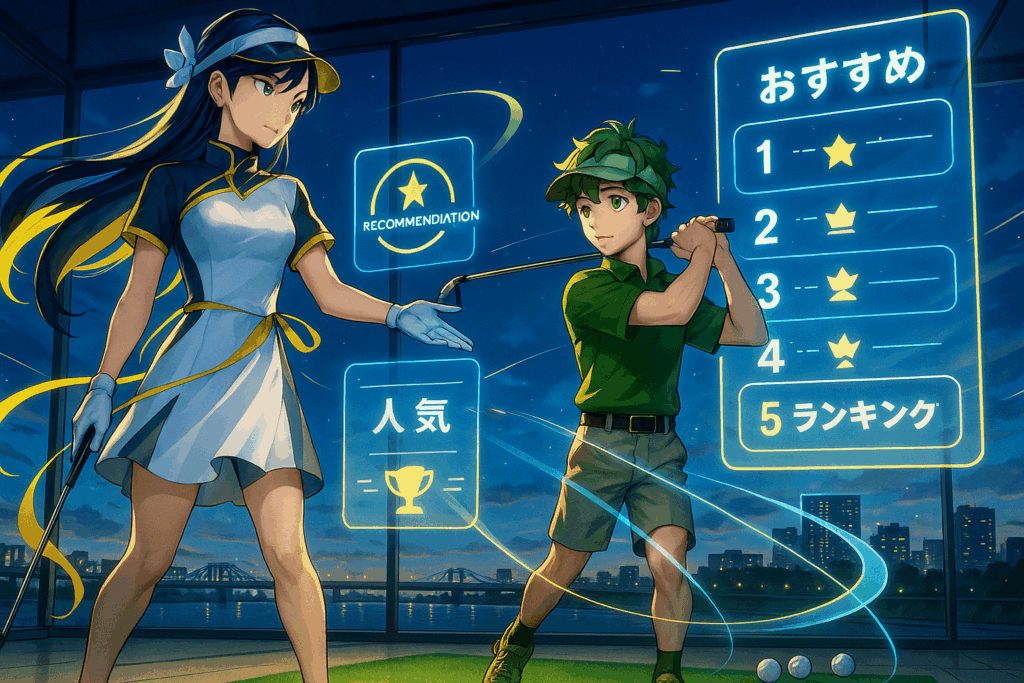1024x683 pixels.
Task: Choose the rank 1 star row
Action: point(843,147)
